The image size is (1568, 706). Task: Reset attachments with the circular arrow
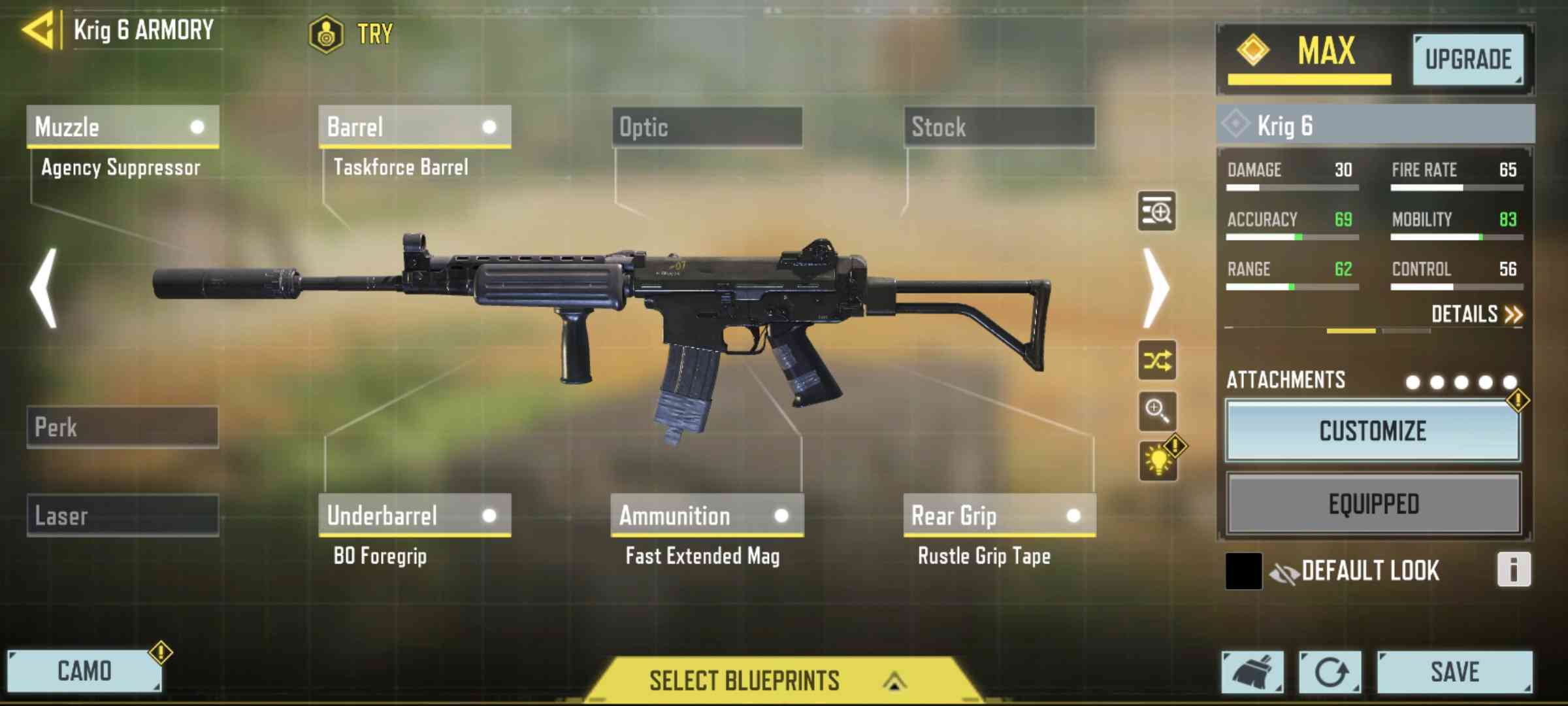coord(1330,672)
